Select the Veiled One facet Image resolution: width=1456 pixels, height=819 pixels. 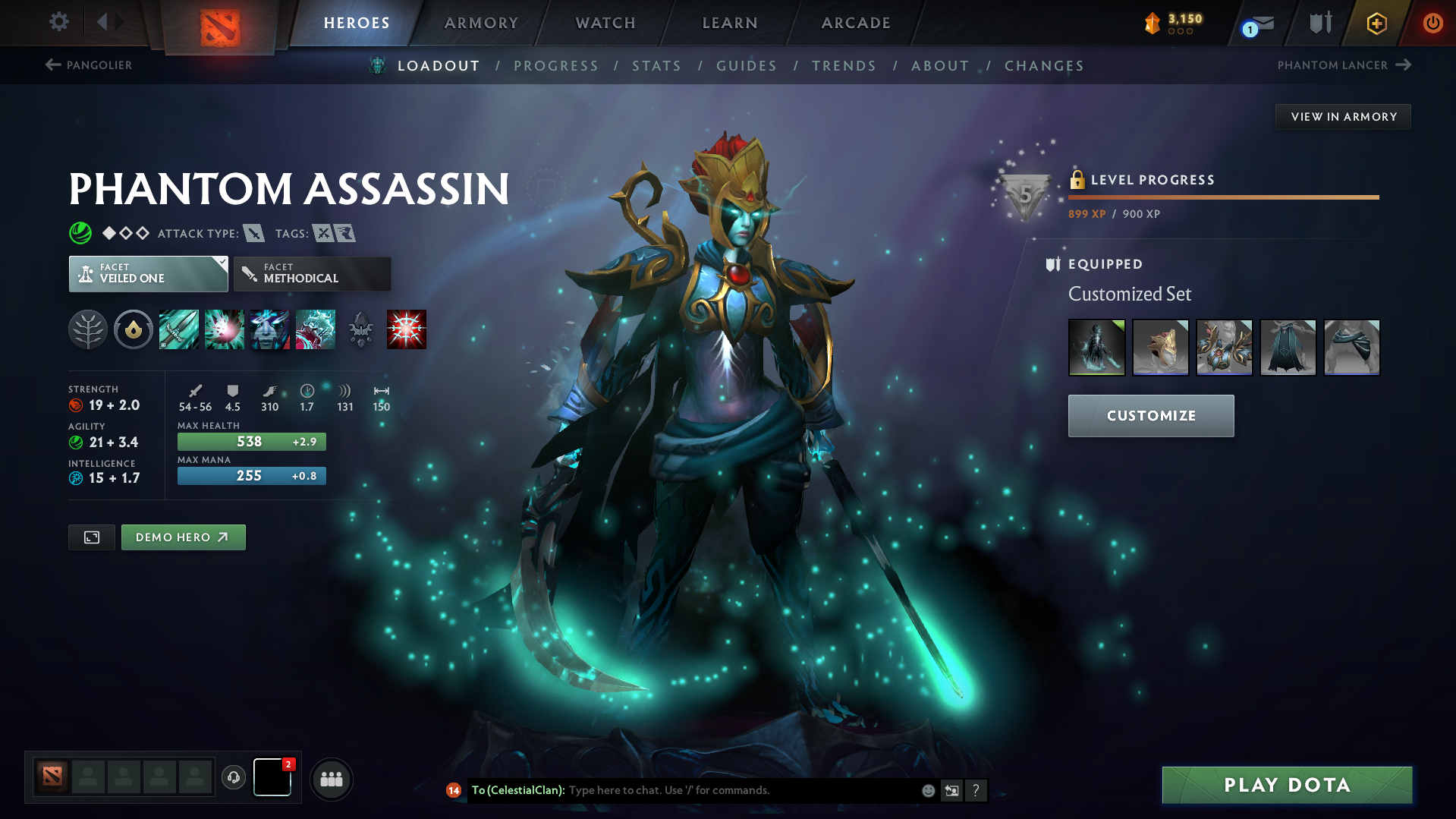tap(148, 273)
